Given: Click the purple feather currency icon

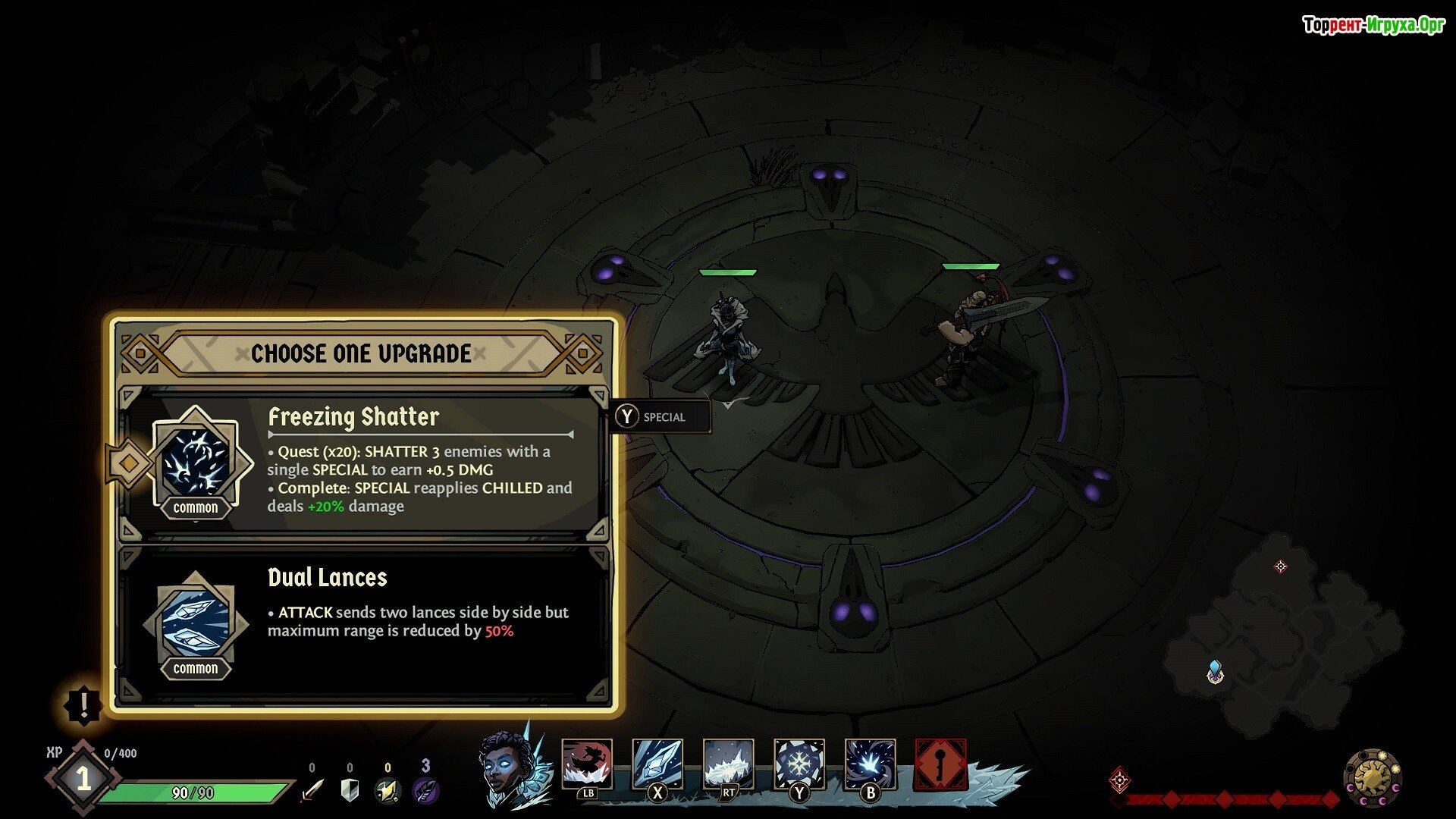Looking at the screenshot, I should tap(425, 790).
